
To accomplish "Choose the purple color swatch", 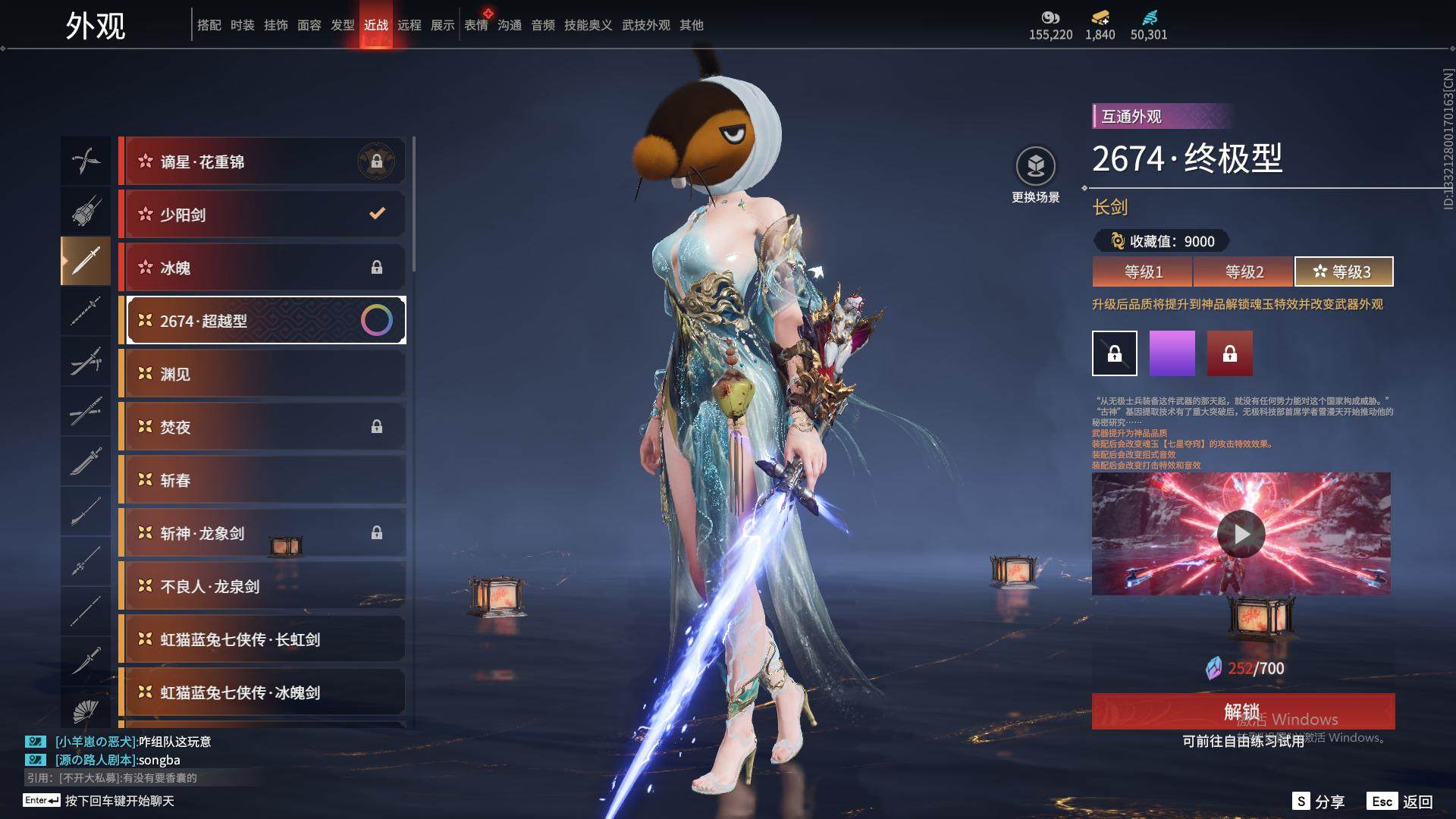I will tap(1172, 353).
